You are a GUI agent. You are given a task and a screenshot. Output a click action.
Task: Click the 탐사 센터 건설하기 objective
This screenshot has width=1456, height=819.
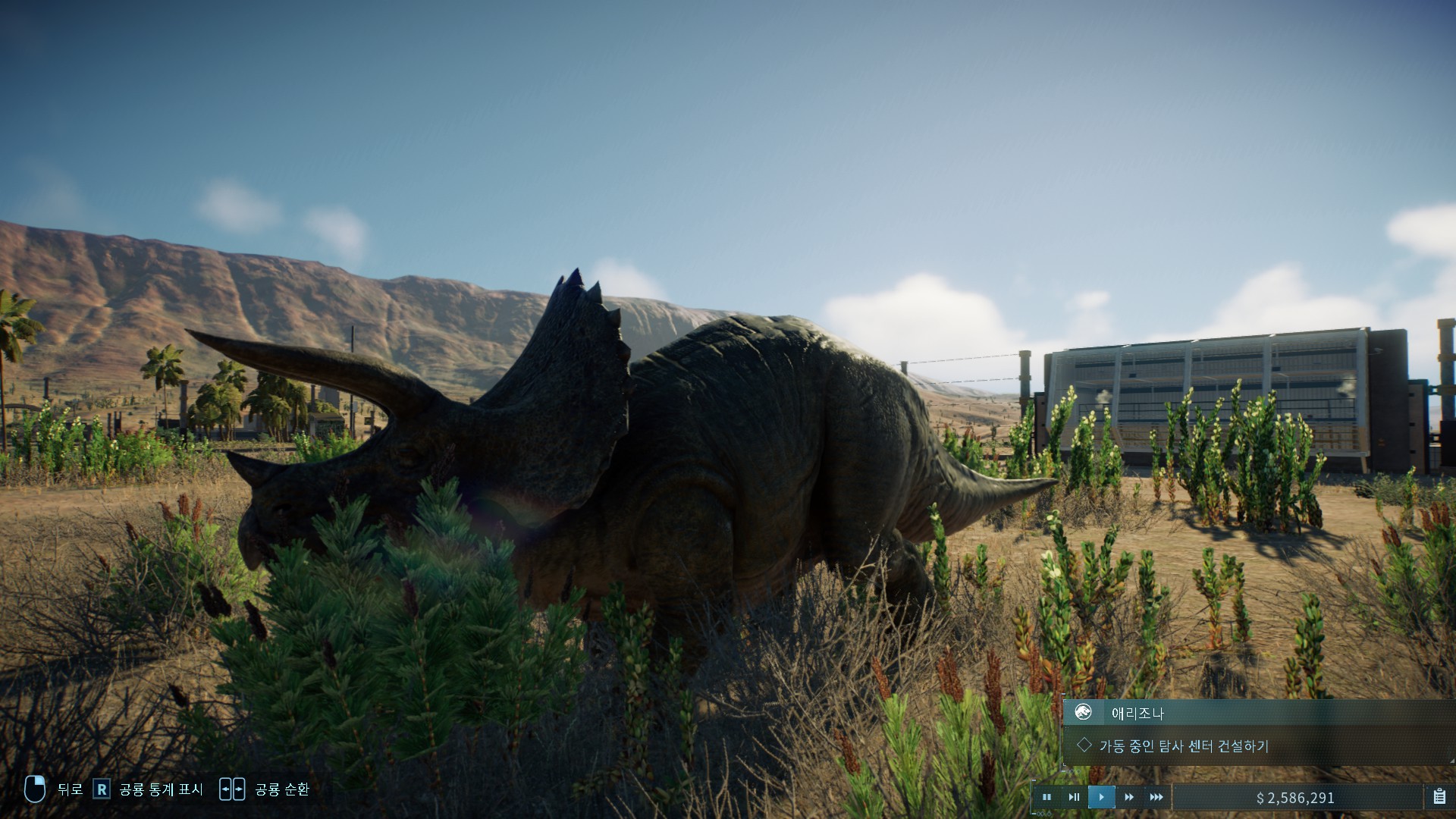click(1183, 746)
